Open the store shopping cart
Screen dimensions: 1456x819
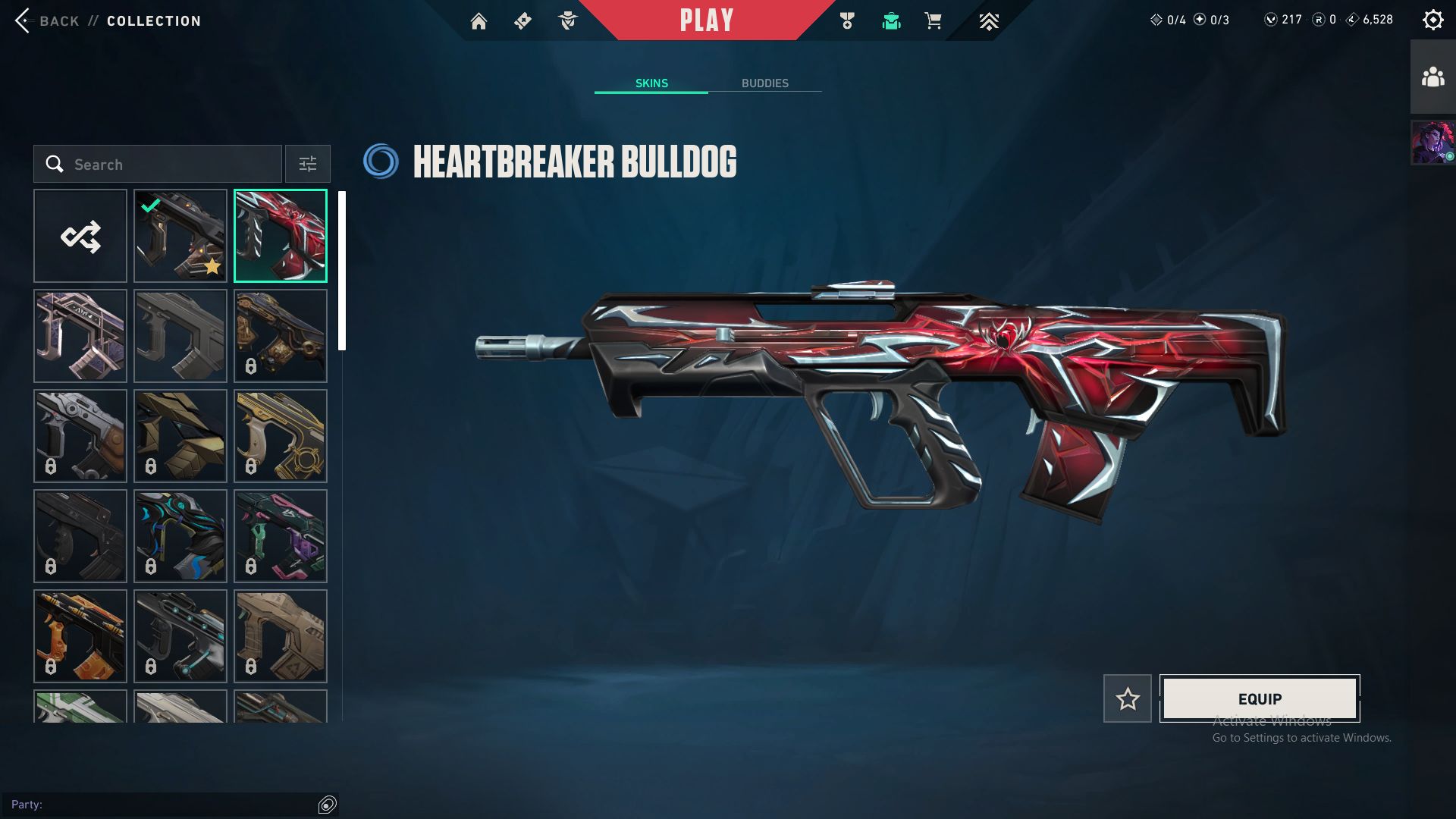[x=933, y=21]
